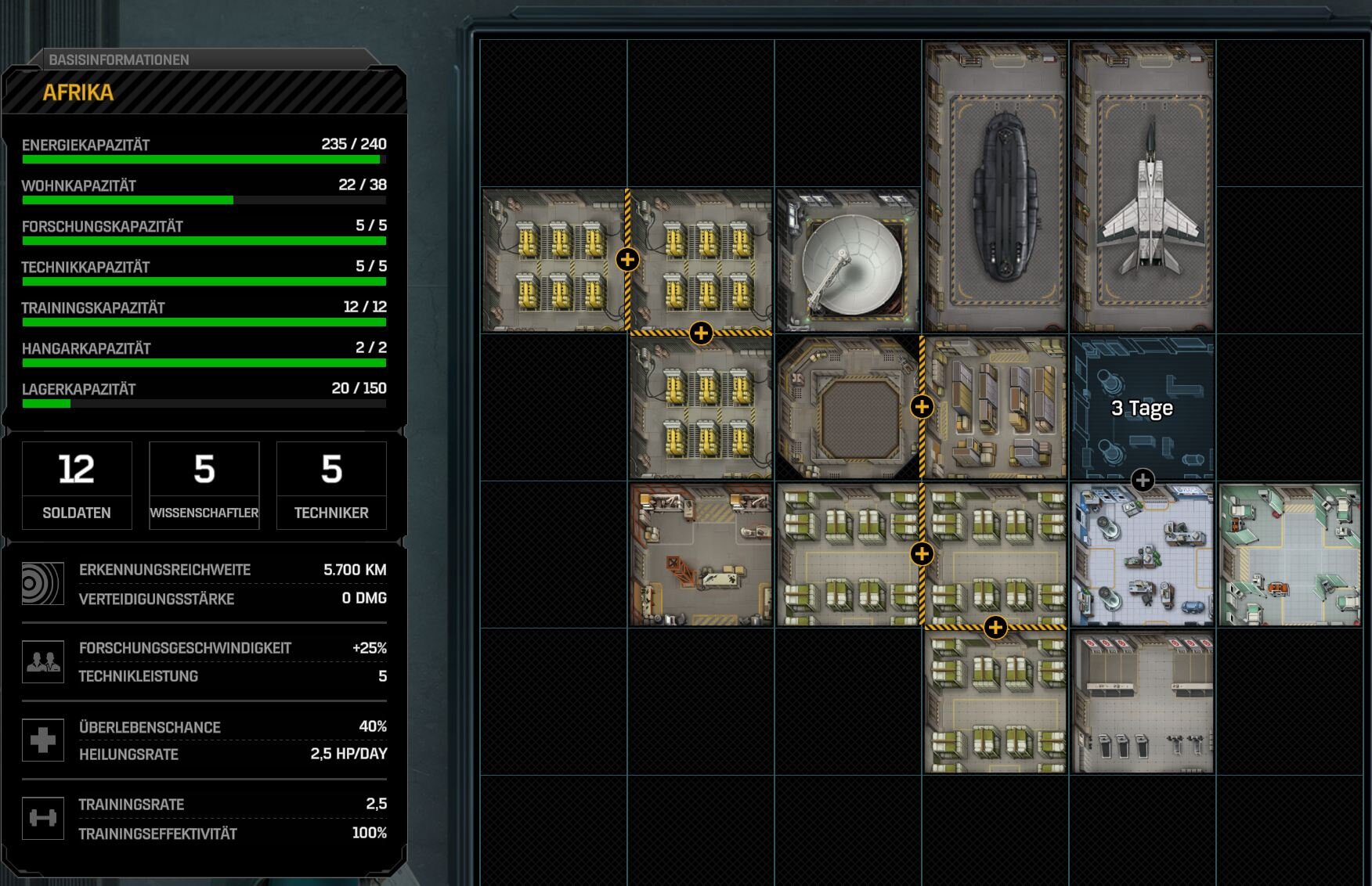Select the hangar with the white jet
1372x886 pixels.
(x=1143, y=188)
